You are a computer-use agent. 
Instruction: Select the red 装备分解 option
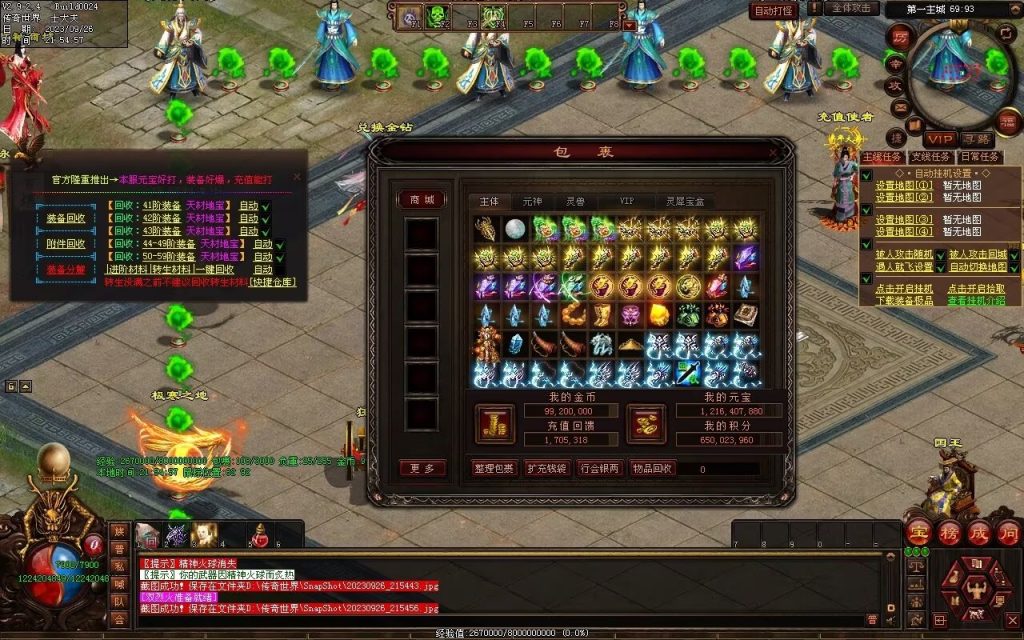pyautogui.click(x=66, y=269)
